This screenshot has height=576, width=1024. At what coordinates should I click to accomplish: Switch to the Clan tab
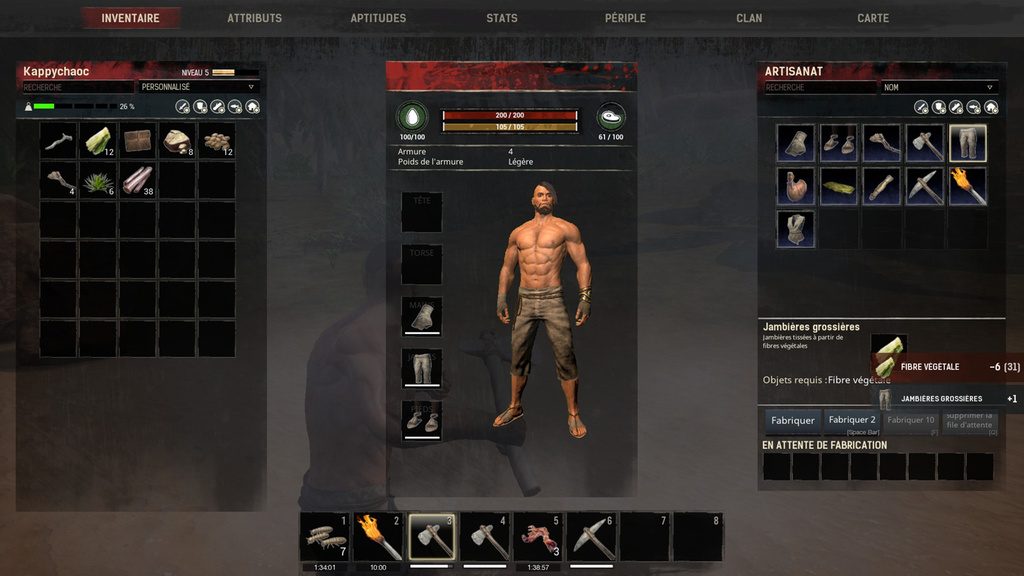point(749,18)
